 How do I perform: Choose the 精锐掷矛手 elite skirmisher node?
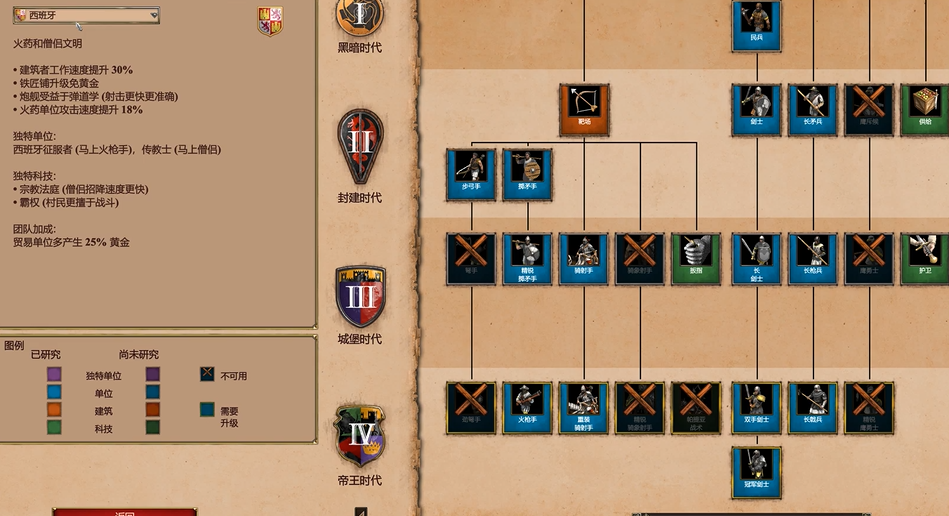[527, 258]
